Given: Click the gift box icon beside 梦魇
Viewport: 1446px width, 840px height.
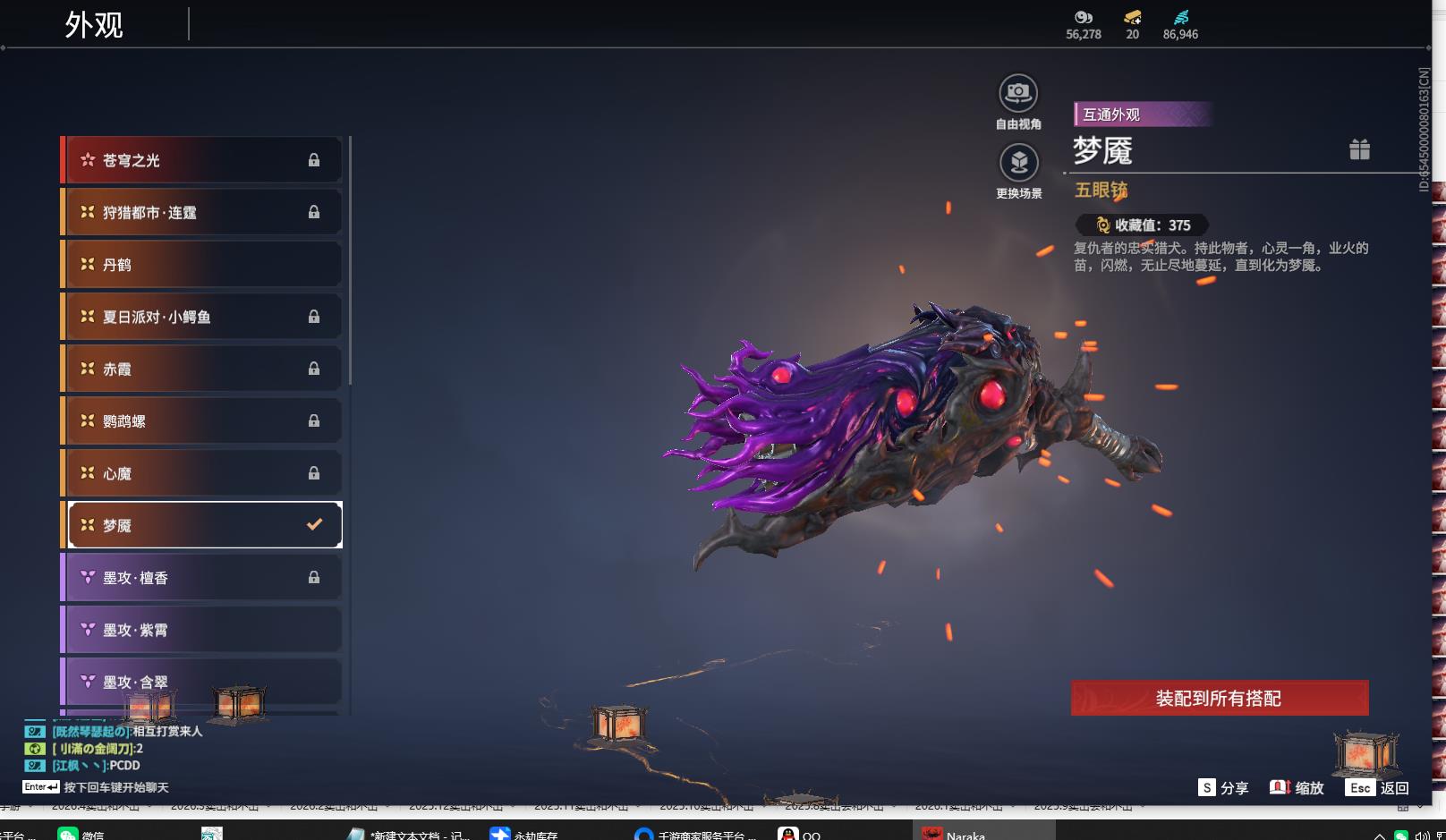Looking at the screenshot, I should tap(1359, 149).
